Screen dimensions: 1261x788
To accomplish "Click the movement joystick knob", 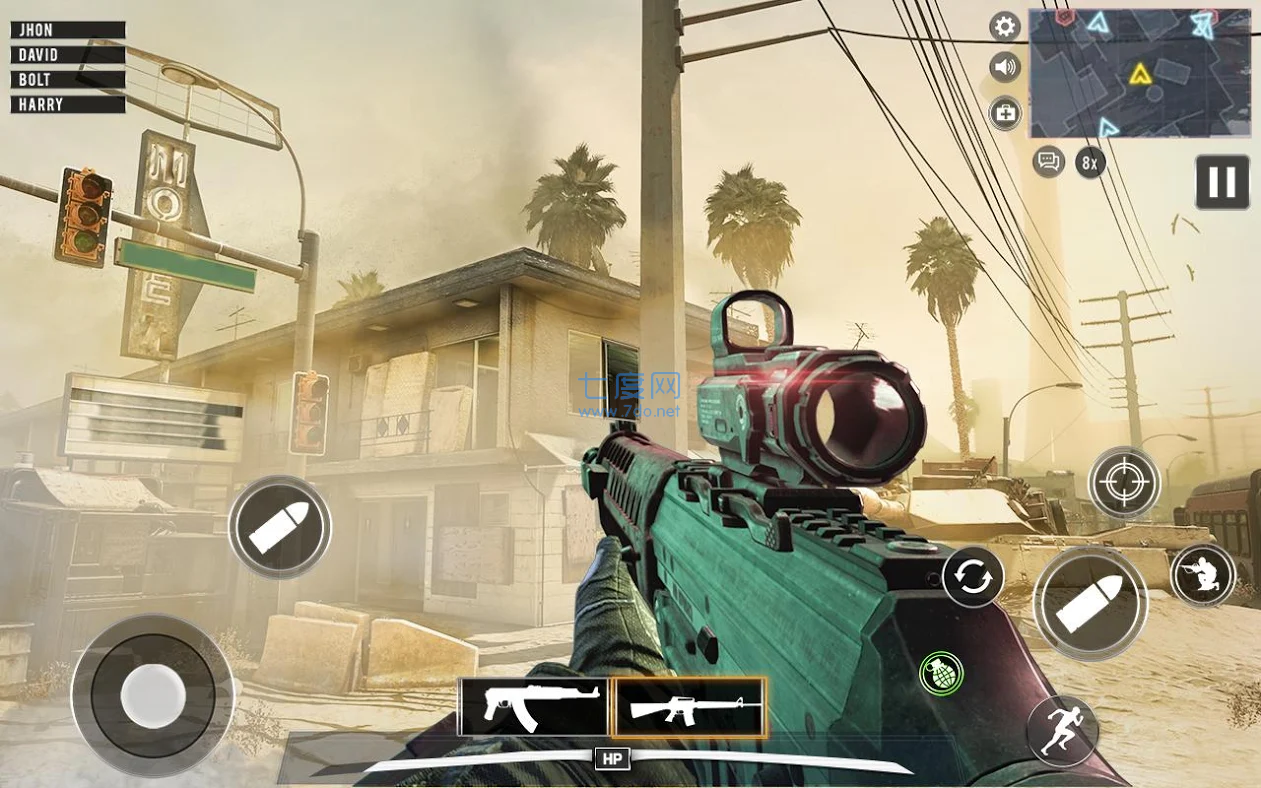I will pos(153,694).
